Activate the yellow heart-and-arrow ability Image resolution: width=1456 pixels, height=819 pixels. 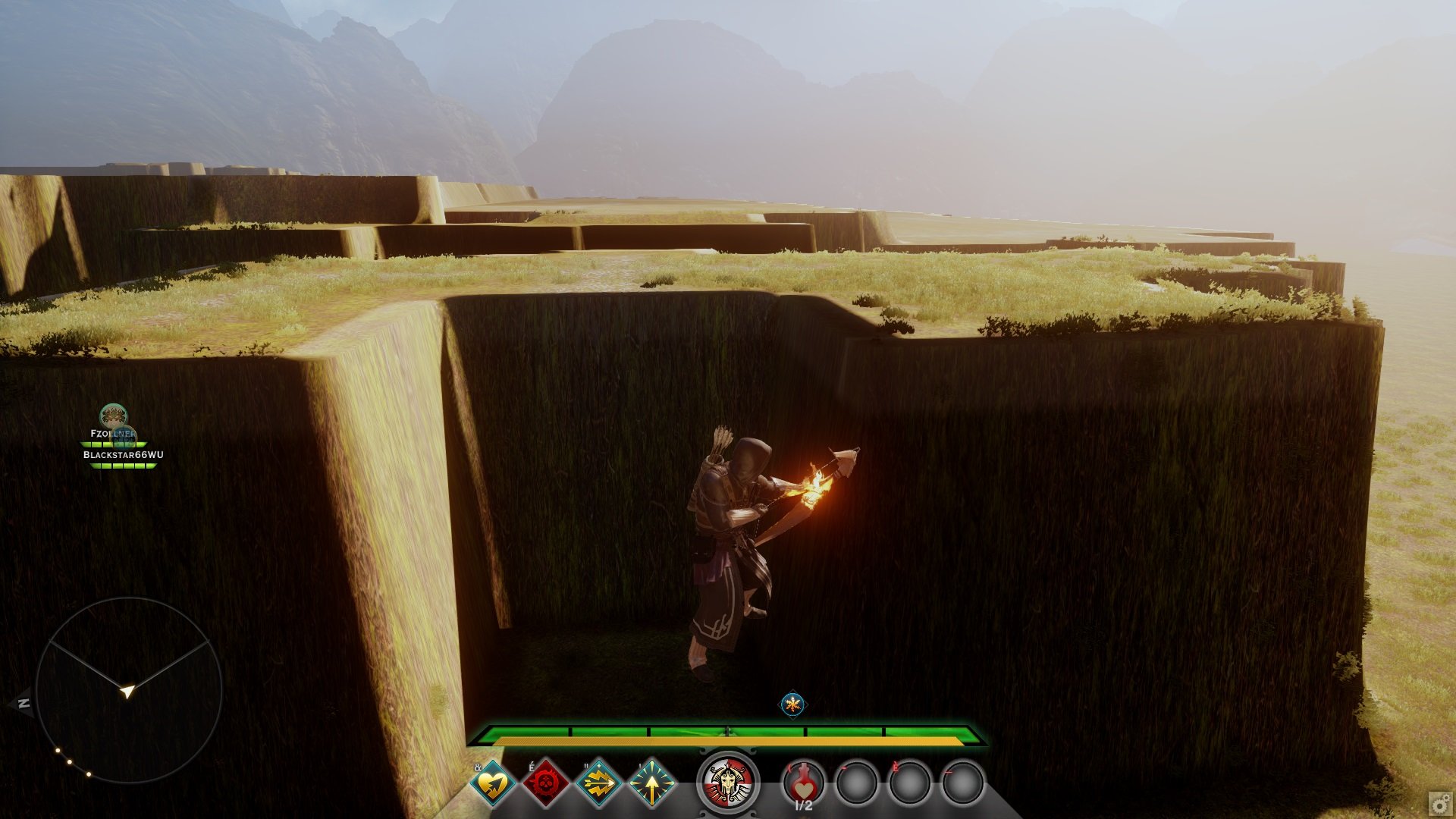(x=493, y=783)
